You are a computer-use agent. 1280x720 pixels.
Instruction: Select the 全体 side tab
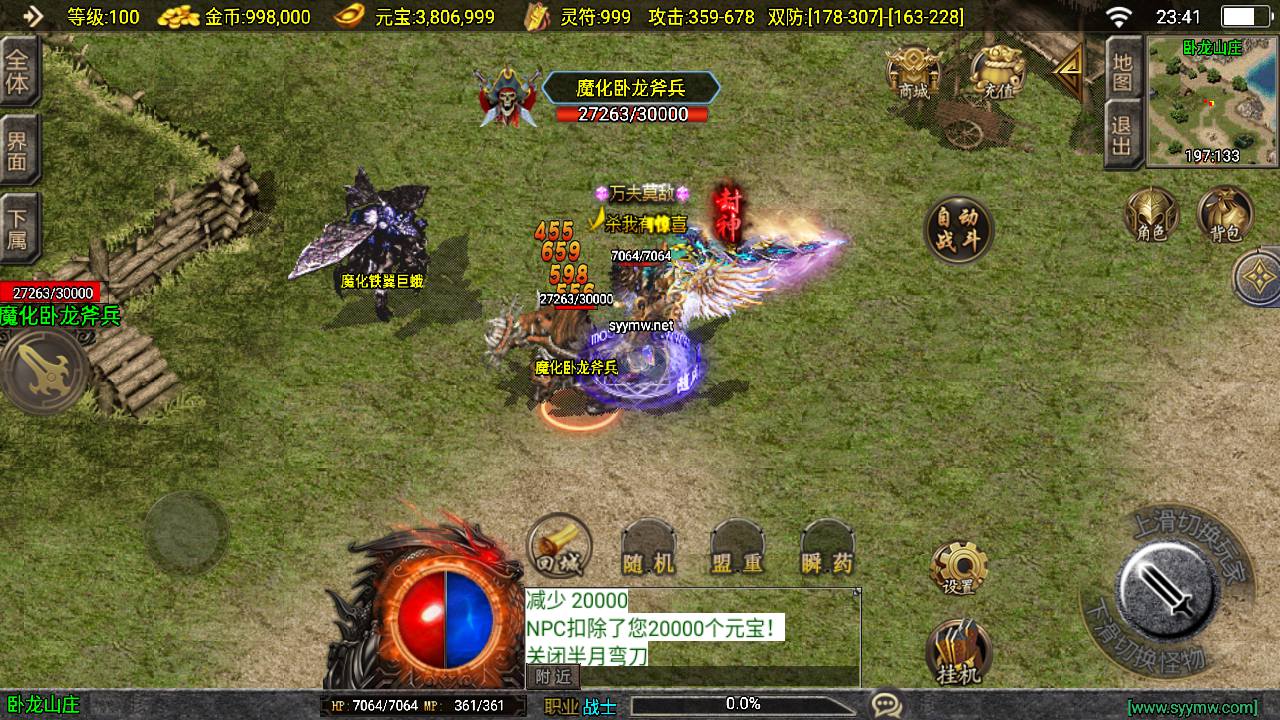click(19, 72)
